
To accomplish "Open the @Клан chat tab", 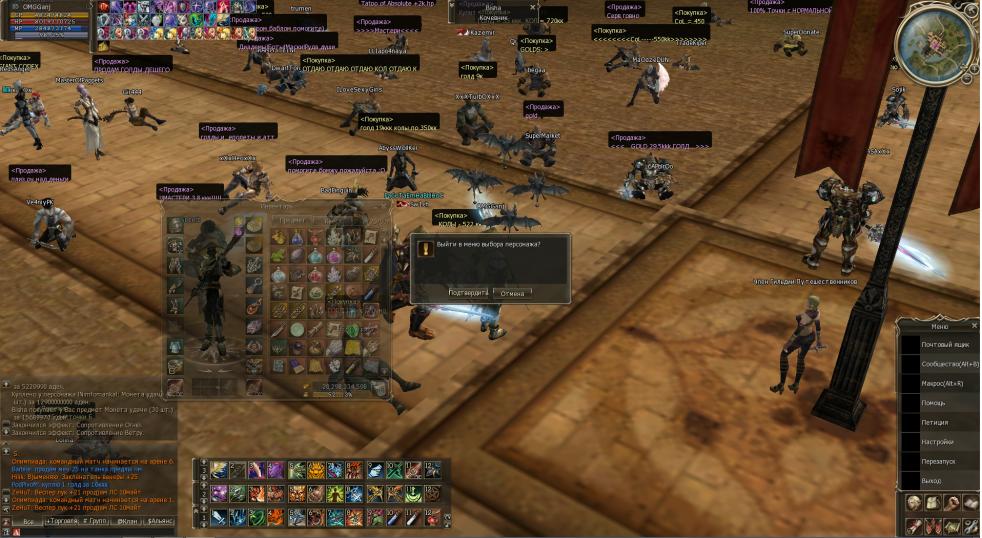I will pos(127,521).
